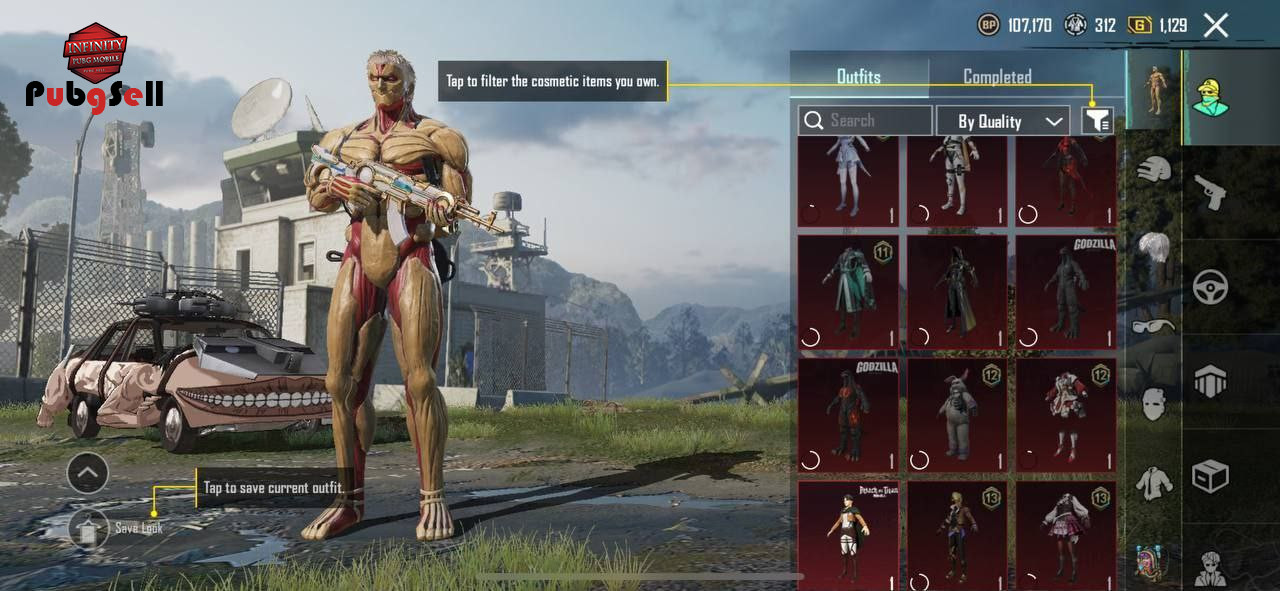
Task: Switch to the Completed tab
Action: tap(996, 76)
